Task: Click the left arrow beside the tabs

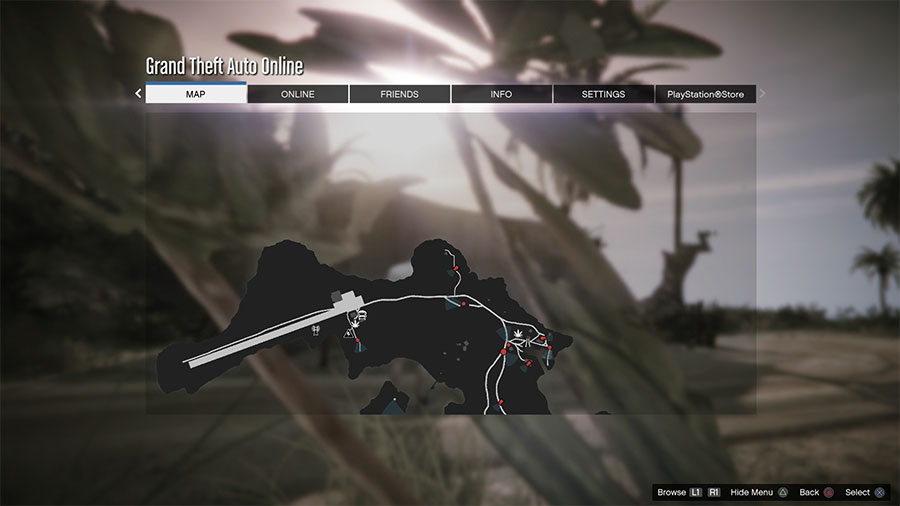Action: (138, 94)
